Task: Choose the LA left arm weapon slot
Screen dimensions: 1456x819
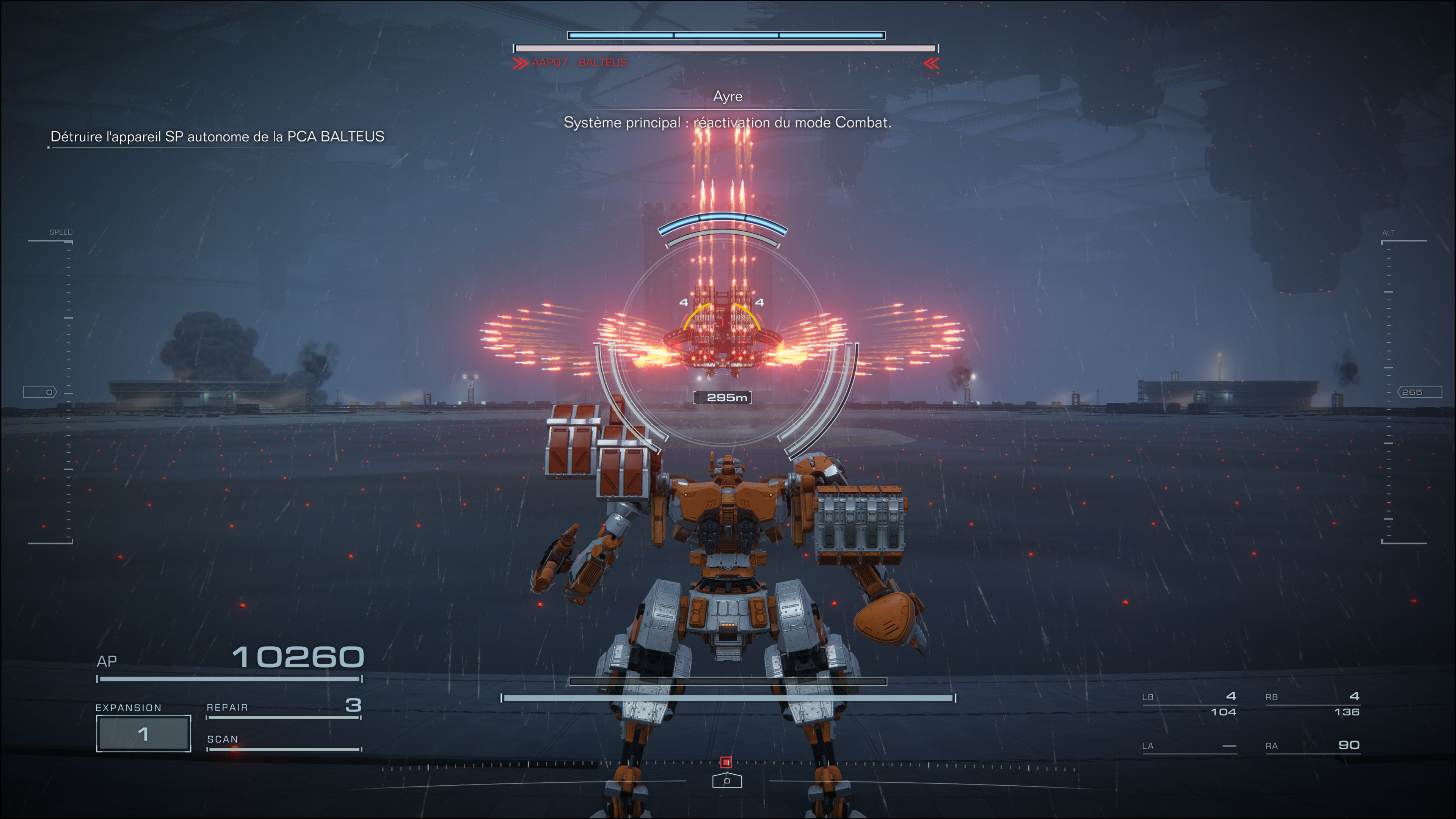Action: pos(1189,746)
